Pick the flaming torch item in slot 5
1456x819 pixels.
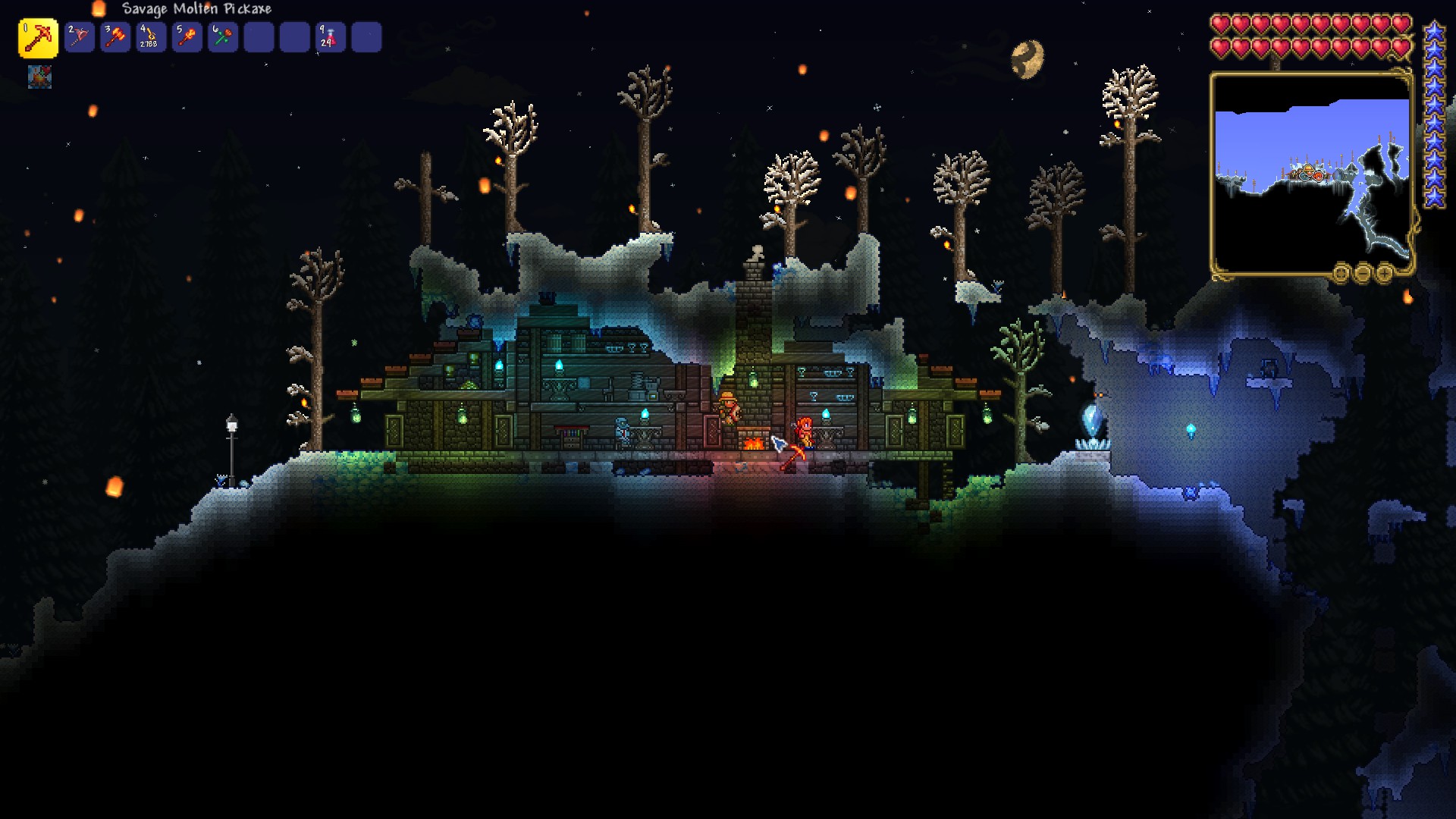187,37
